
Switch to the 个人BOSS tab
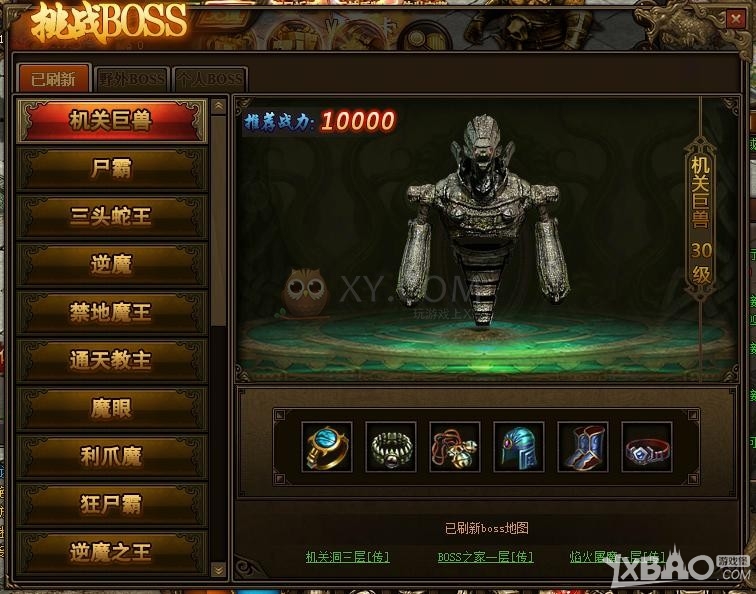pos(209,79)
